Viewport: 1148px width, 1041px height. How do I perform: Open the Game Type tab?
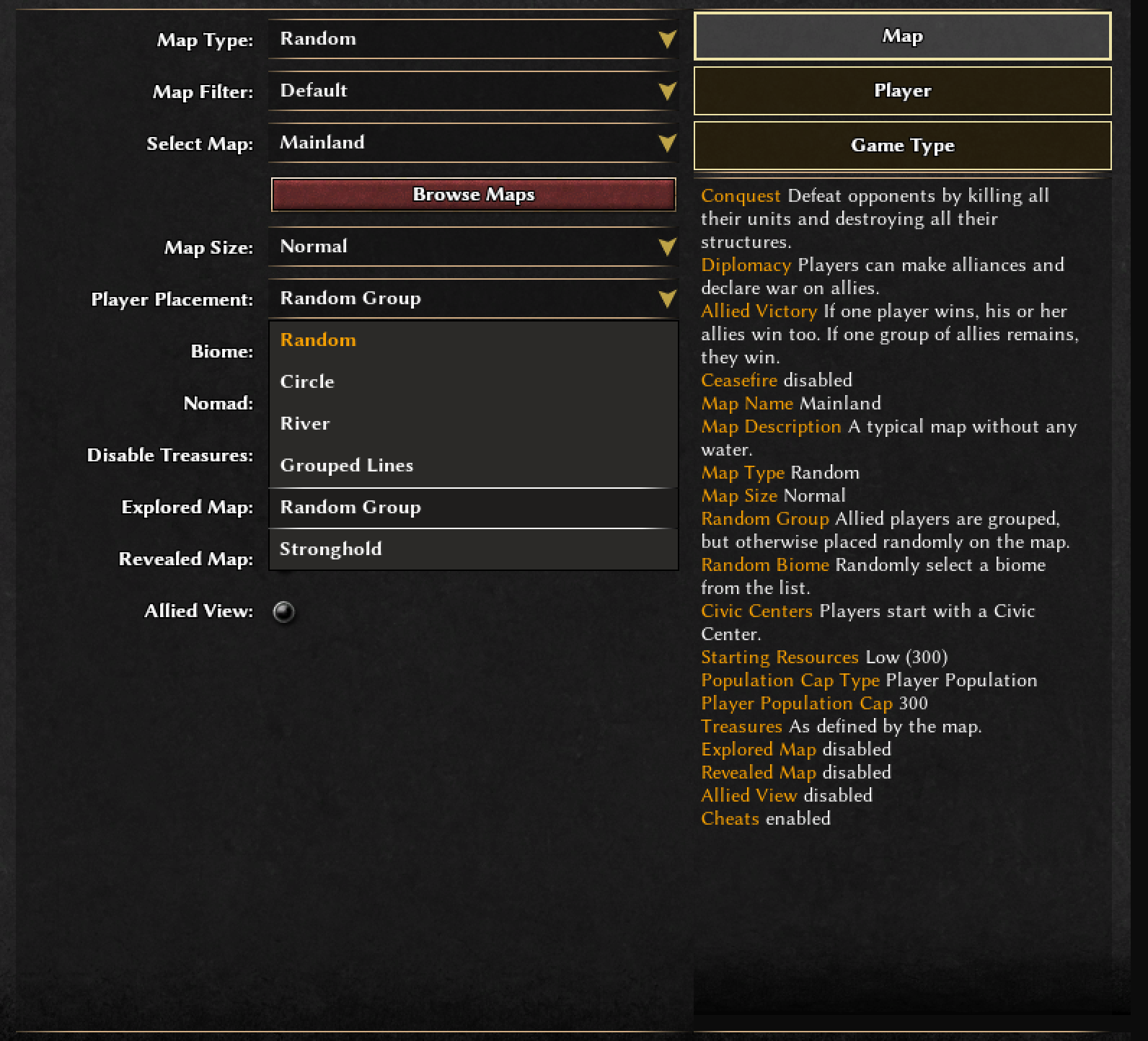coord(902,146)
